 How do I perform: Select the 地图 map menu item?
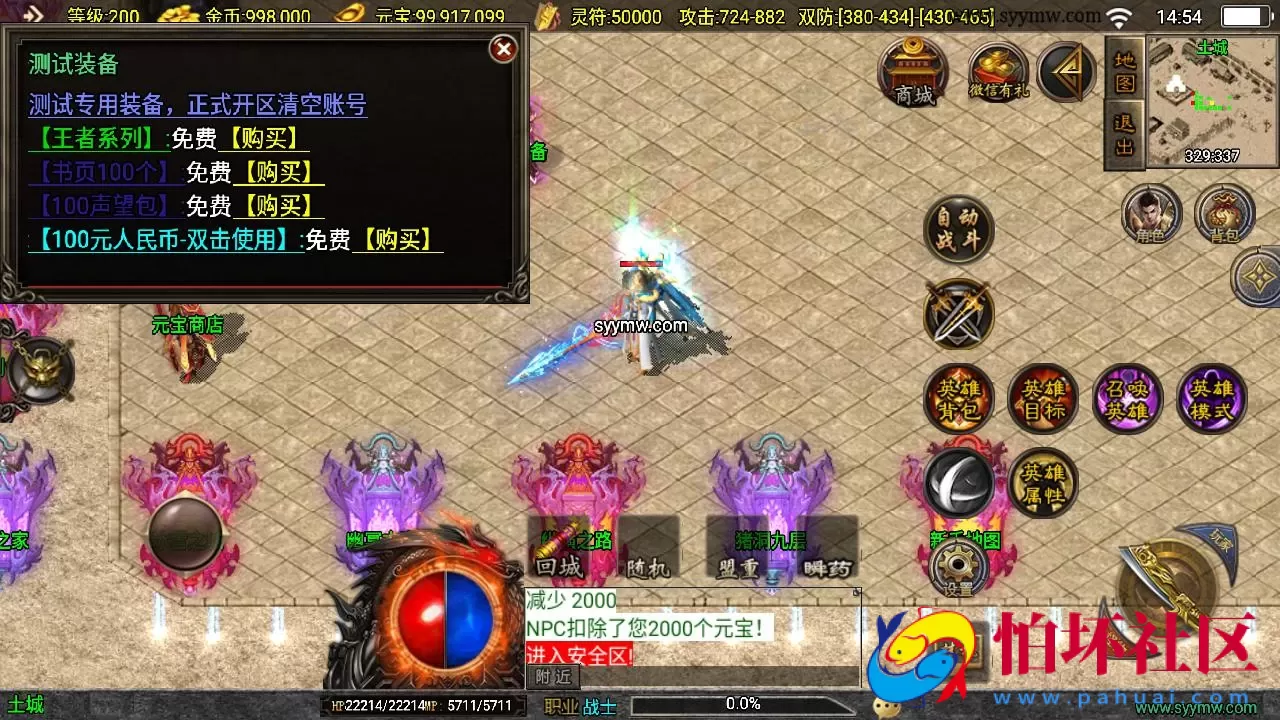[1122, 70]
